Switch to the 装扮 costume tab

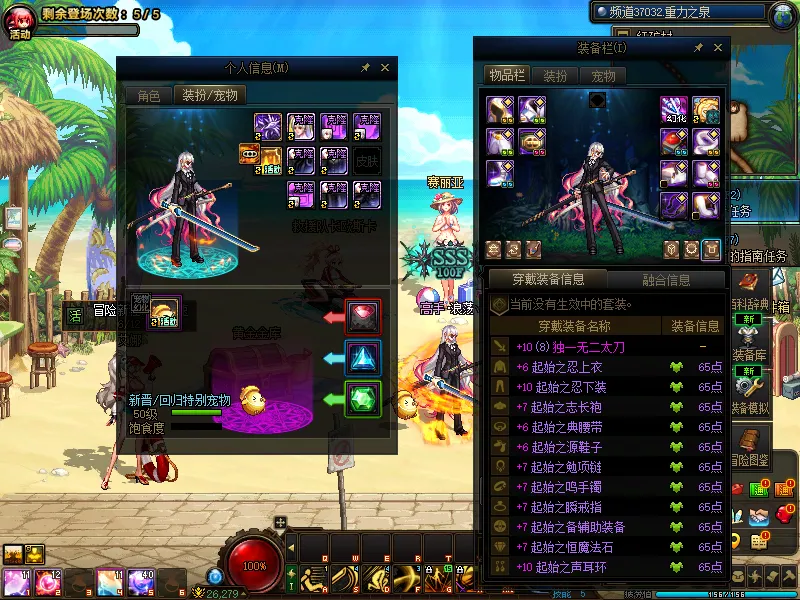pos(555,76)
